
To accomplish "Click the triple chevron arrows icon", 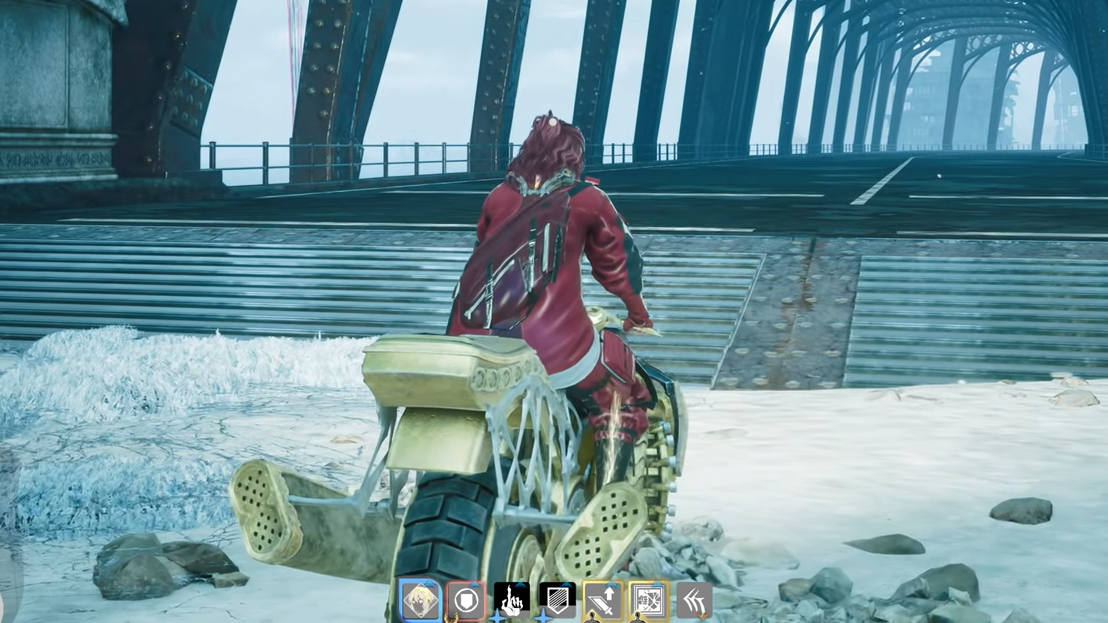I will (693, 601).
